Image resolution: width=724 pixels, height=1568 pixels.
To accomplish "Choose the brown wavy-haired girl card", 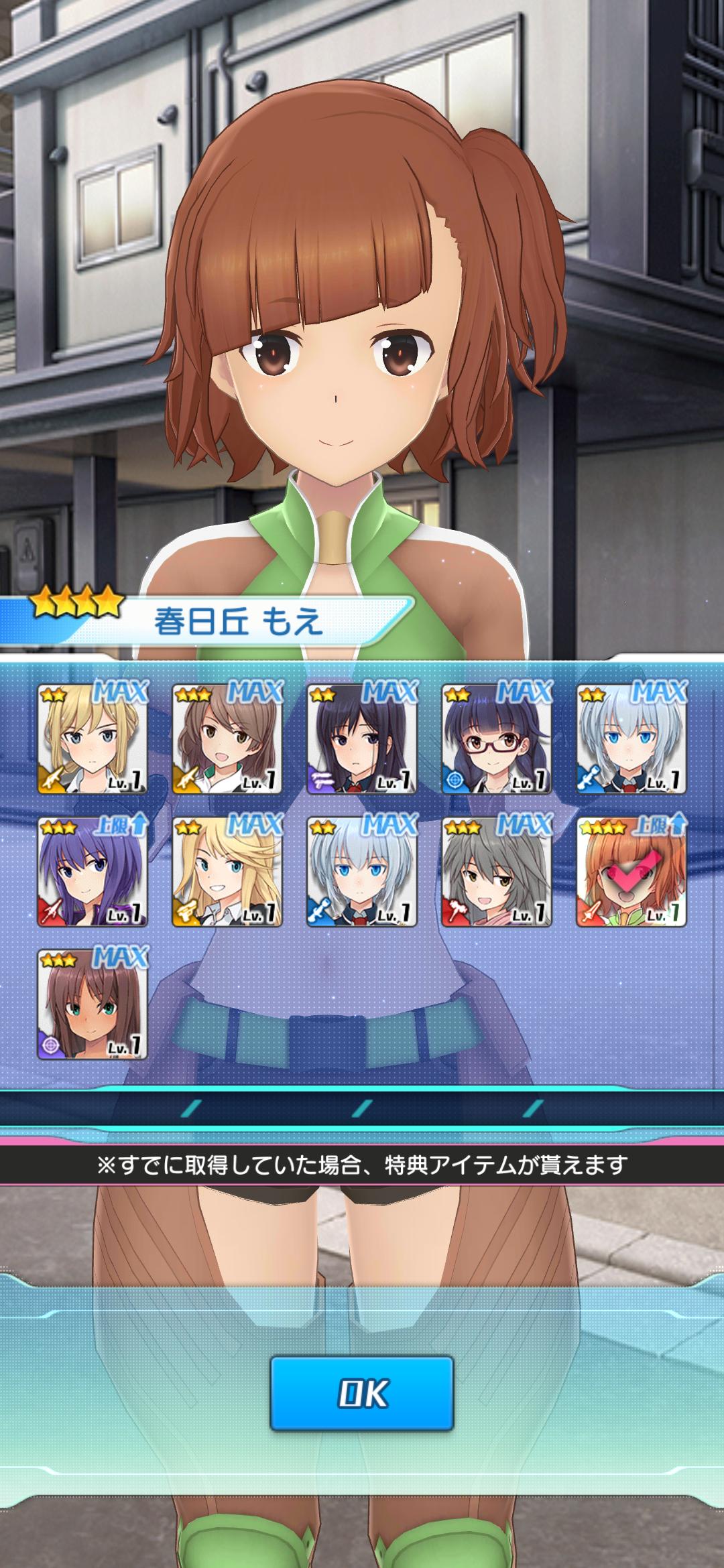I will coord(227,738).
